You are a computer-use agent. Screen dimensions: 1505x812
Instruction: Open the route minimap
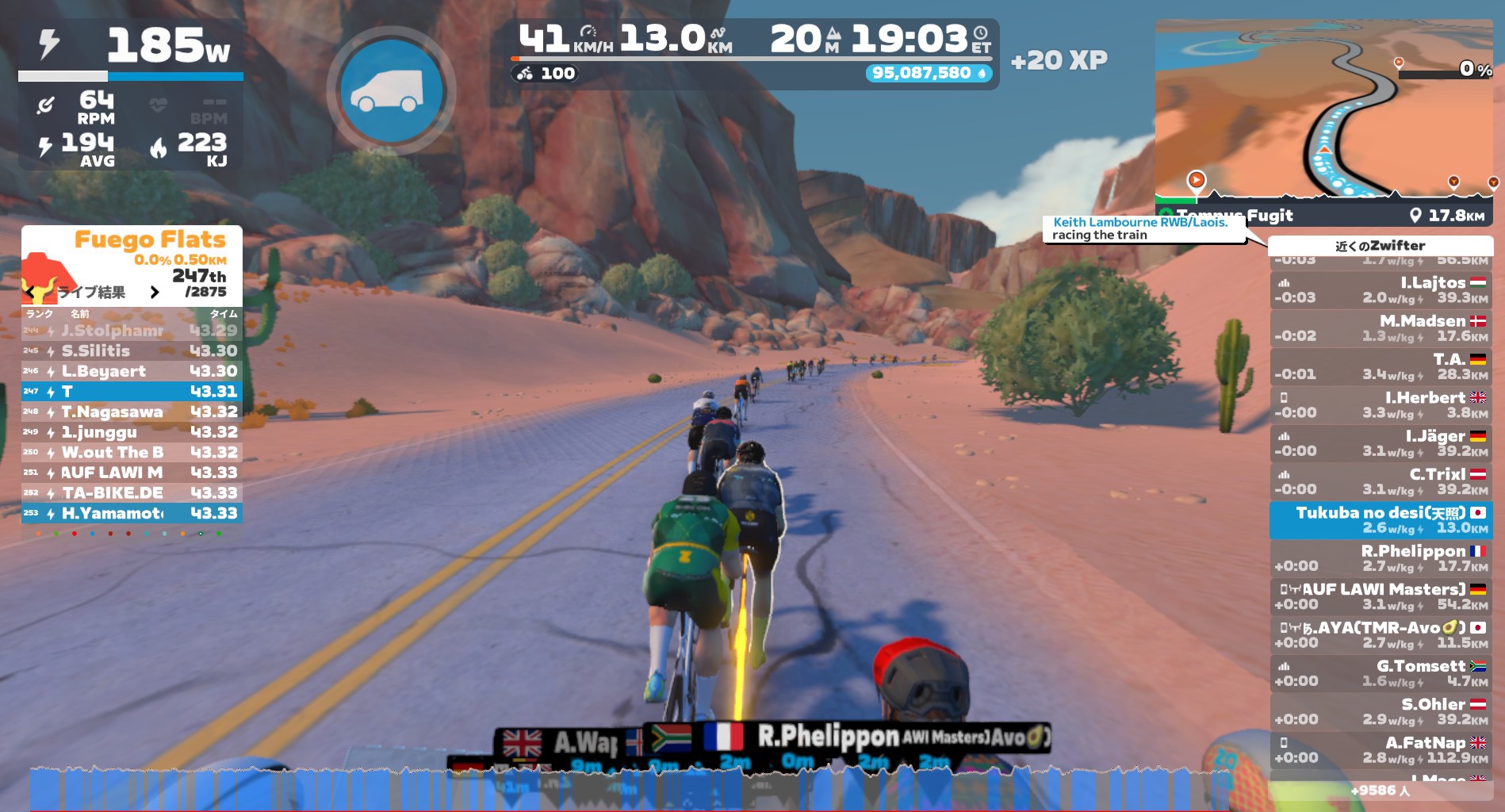[1323, 111]
